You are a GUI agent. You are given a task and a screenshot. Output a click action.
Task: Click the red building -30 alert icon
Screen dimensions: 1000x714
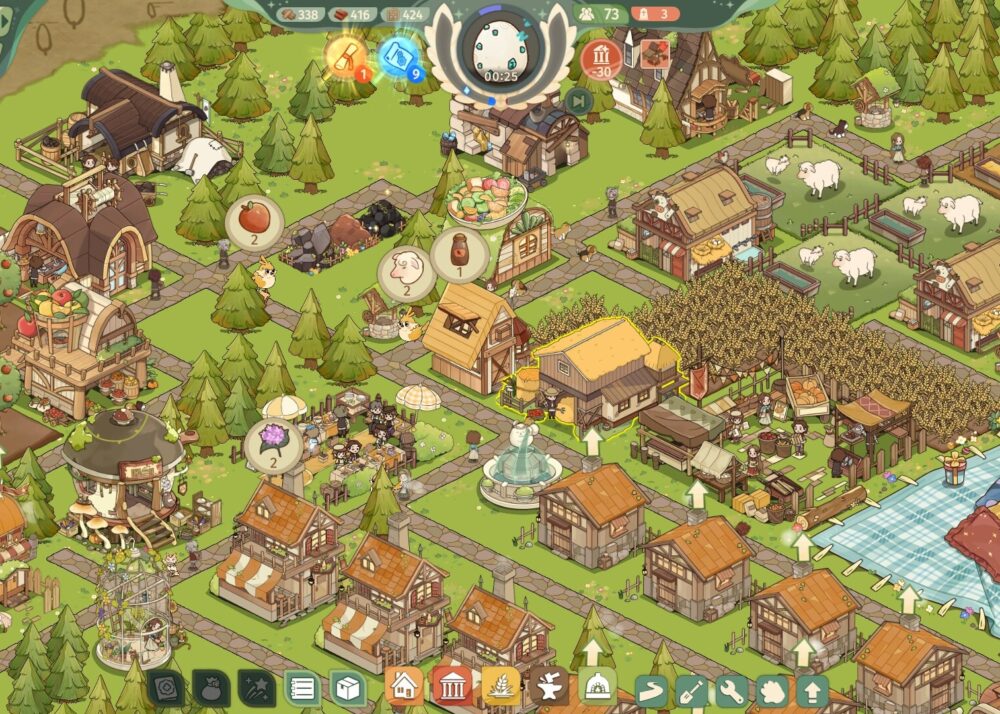[600, 56]
